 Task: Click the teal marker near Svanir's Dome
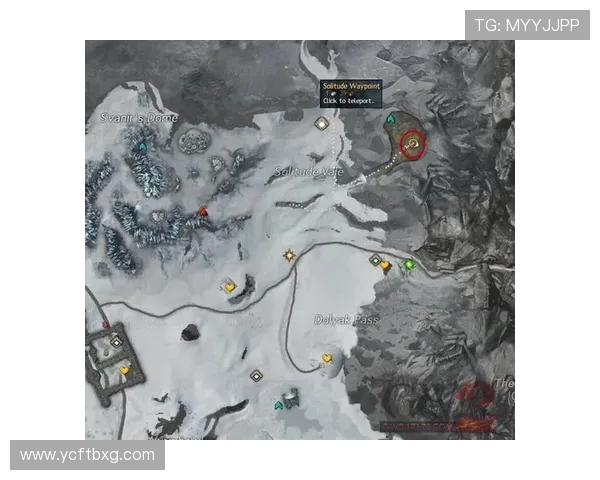(x=142, y=148)
